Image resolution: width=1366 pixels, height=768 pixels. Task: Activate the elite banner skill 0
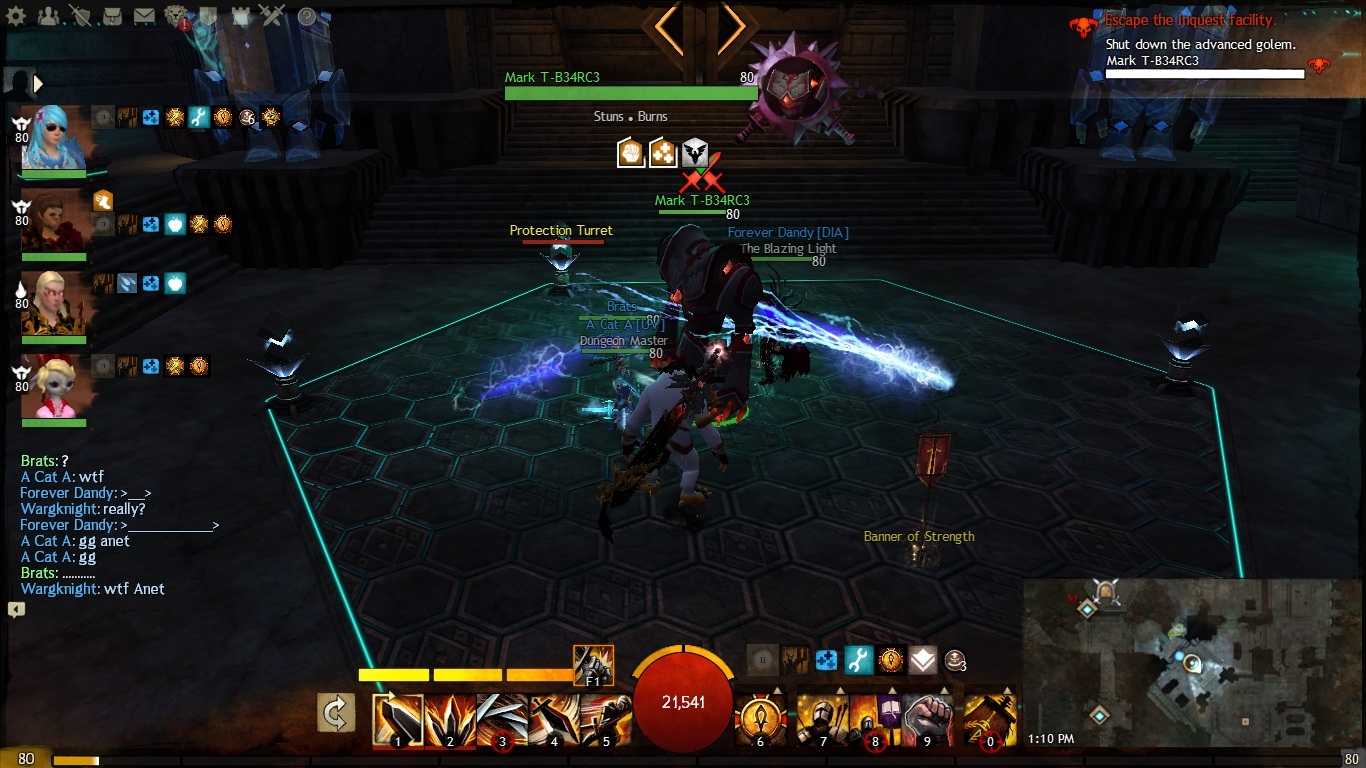(990, 720)
